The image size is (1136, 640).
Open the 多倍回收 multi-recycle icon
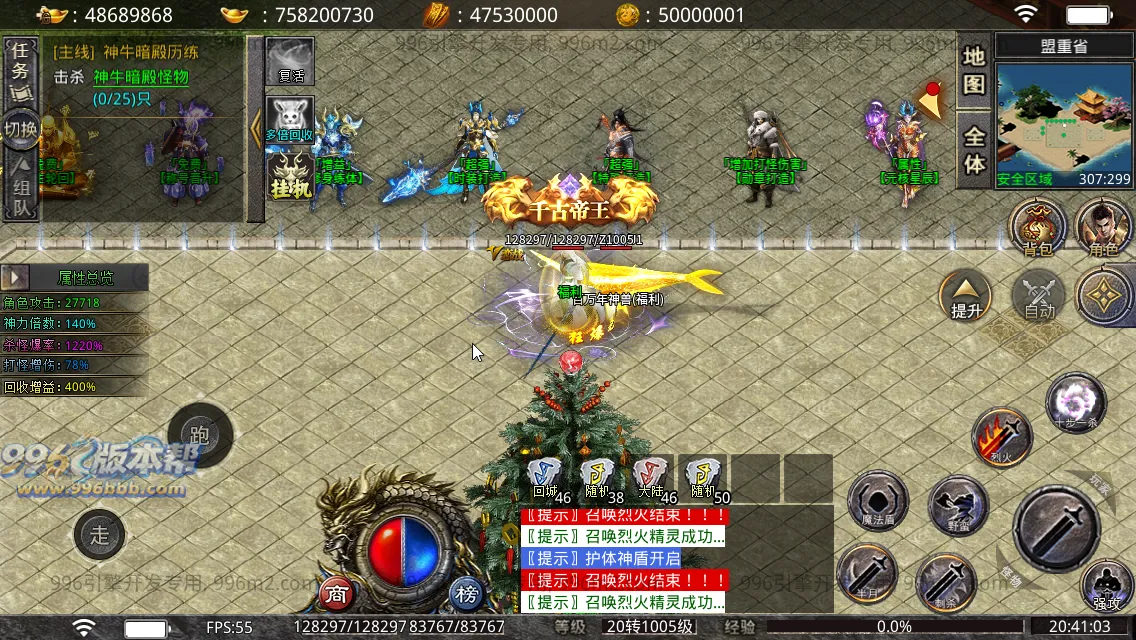pos(290,120)
